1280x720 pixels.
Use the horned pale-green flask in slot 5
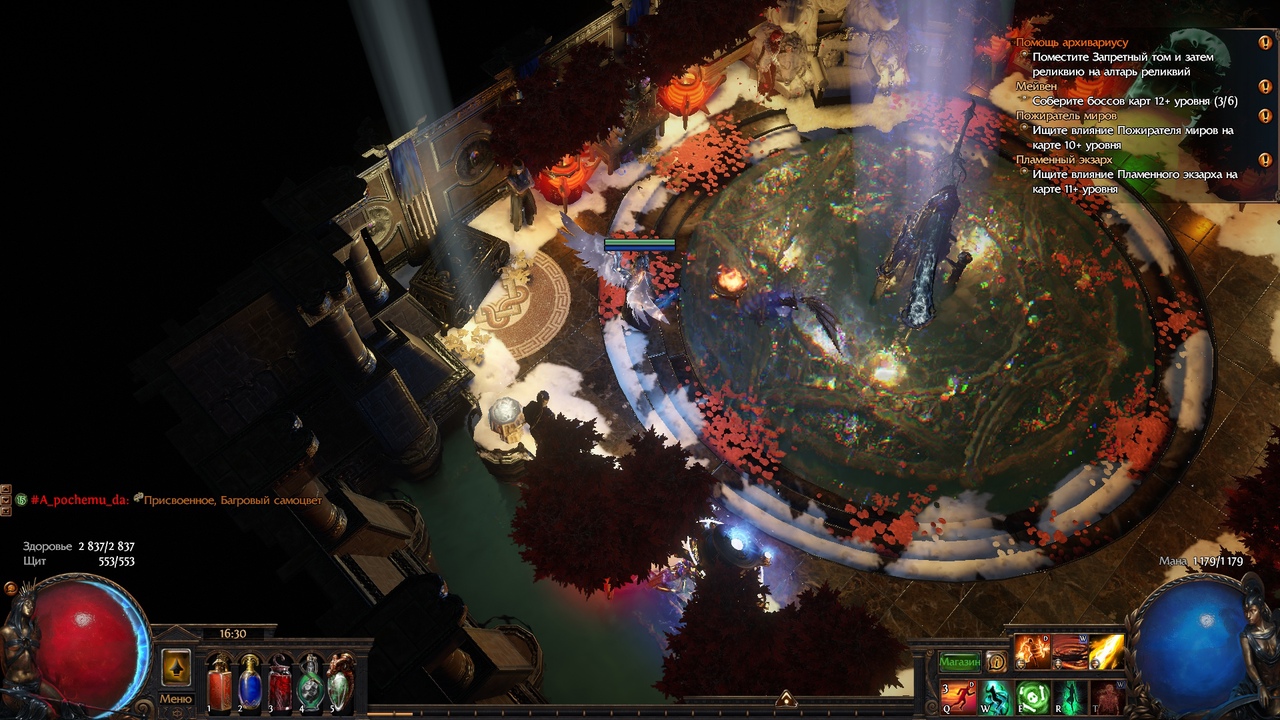pyautogui.click(x=341, y=684)
